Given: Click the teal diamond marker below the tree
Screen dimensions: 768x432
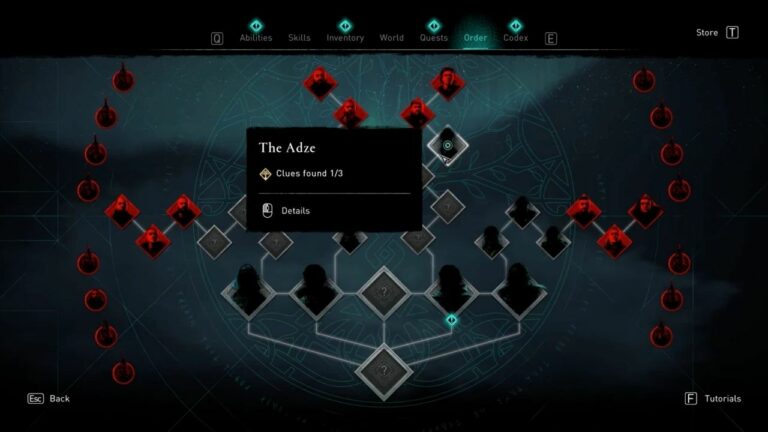Looking at the screenshot, I should click(x=452, y=320).
